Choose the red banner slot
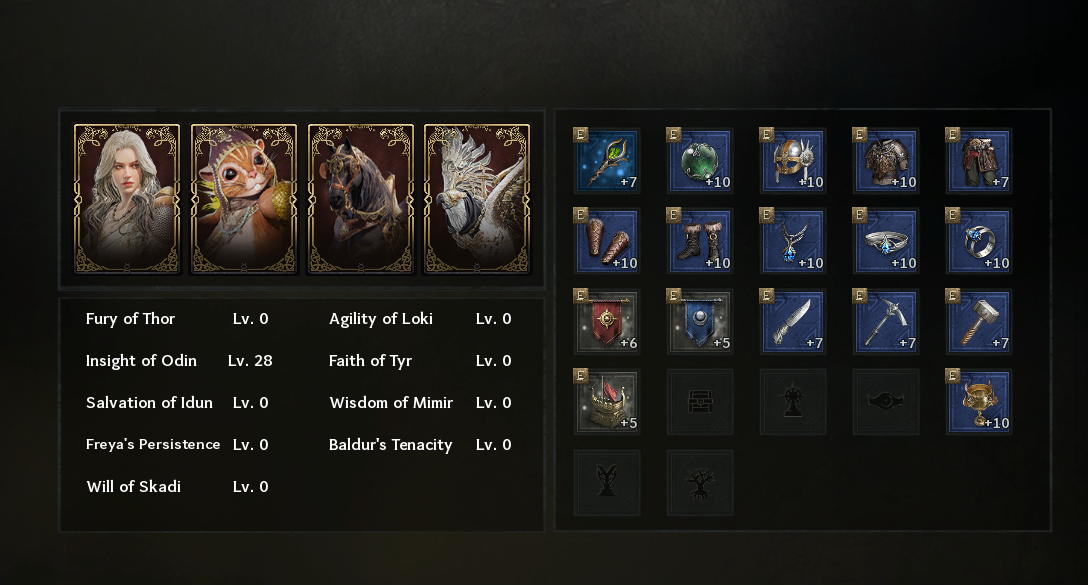The height and width of the screenshot is (585, 1088). pos(607,322)
